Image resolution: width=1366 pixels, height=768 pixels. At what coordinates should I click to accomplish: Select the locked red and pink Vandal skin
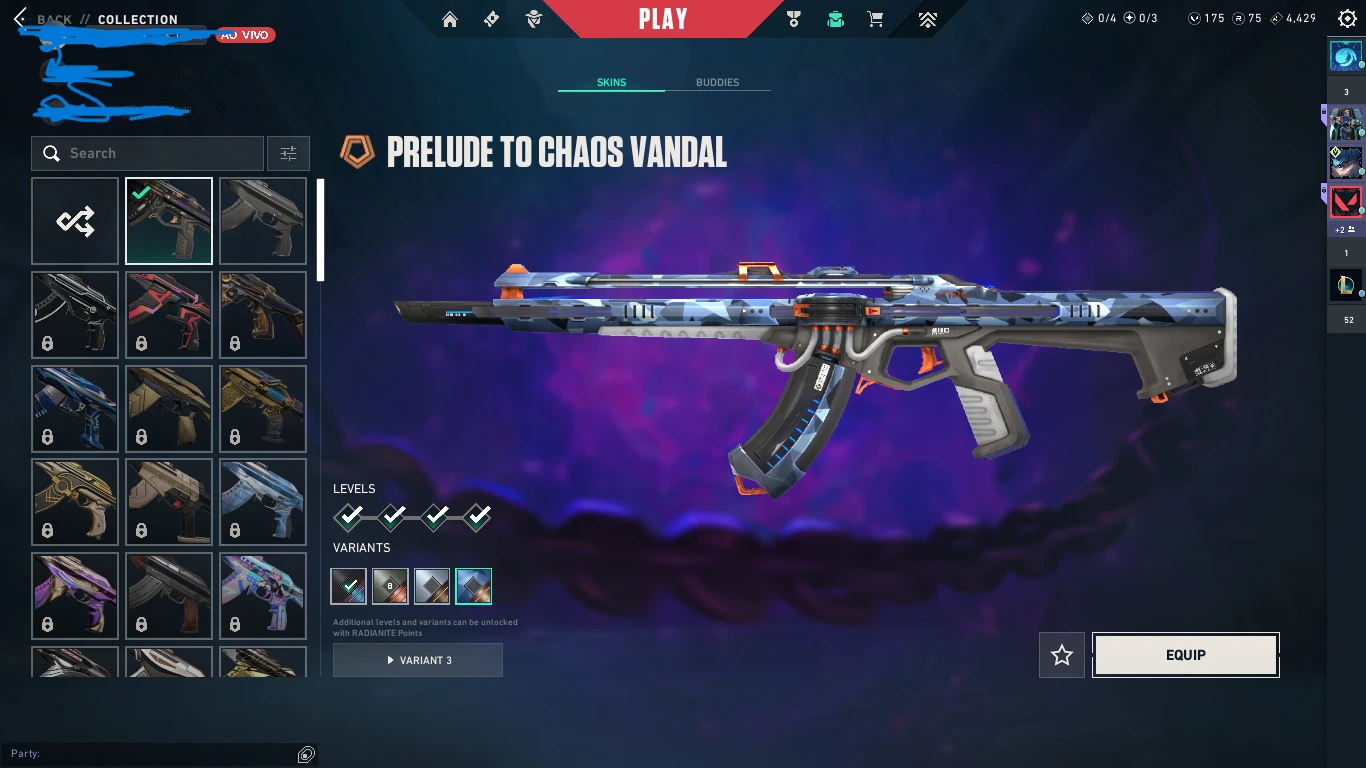(x=169, y=315)
